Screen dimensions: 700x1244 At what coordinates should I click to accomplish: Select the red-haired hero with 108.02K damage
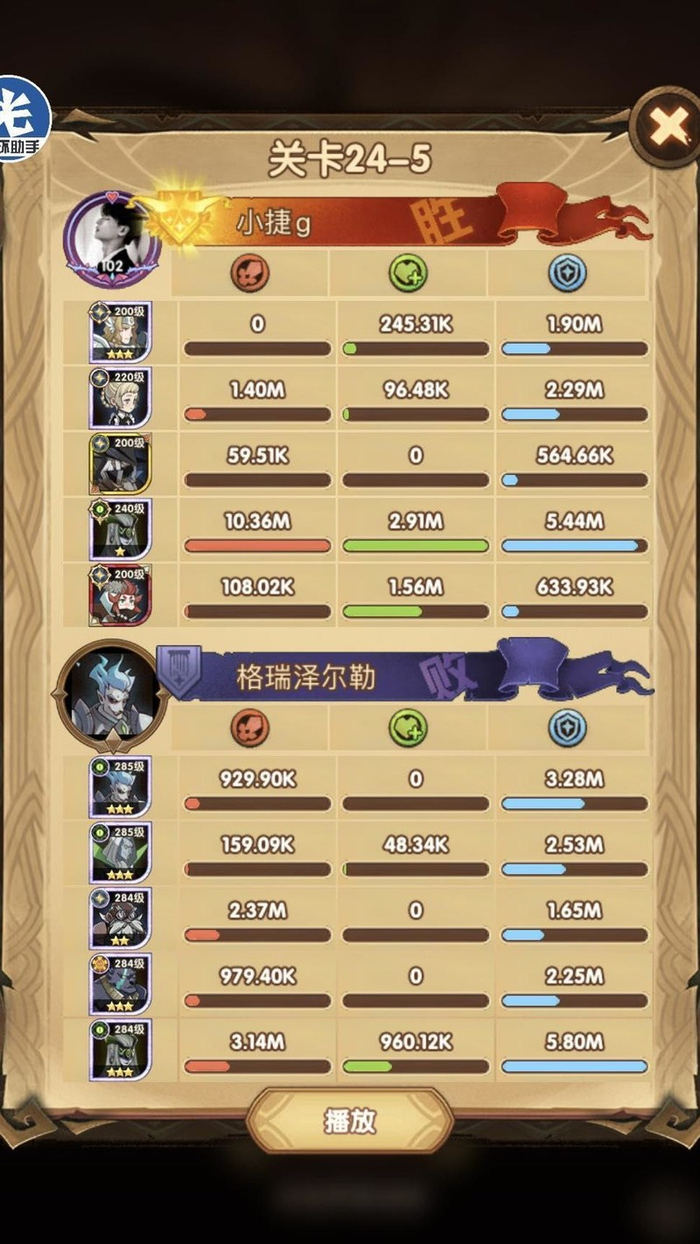coord(120,594)
